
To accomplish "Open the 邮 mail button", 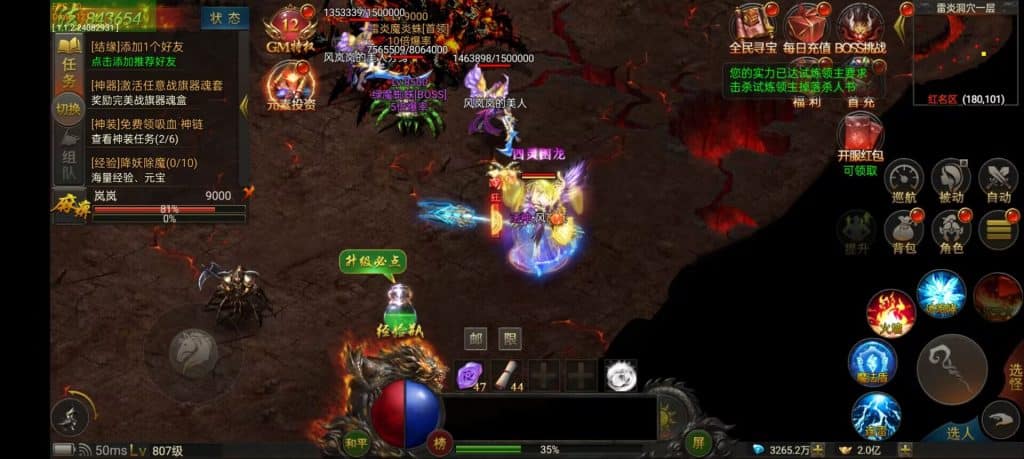I will (x=477, y=339).
